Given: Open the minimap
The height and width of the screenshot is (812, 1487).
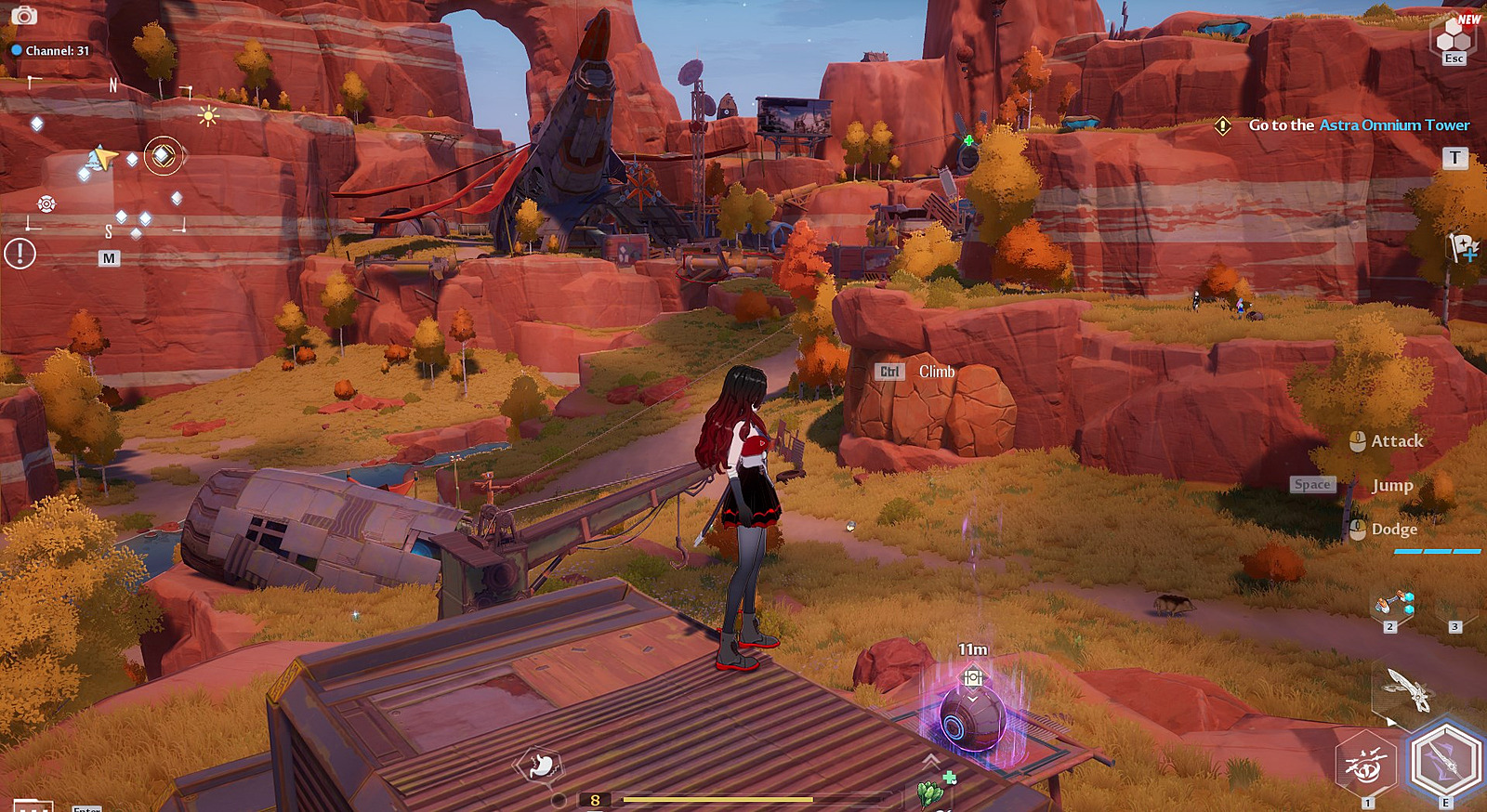Looking at the screenshot, I should click(x=109, y=258).
